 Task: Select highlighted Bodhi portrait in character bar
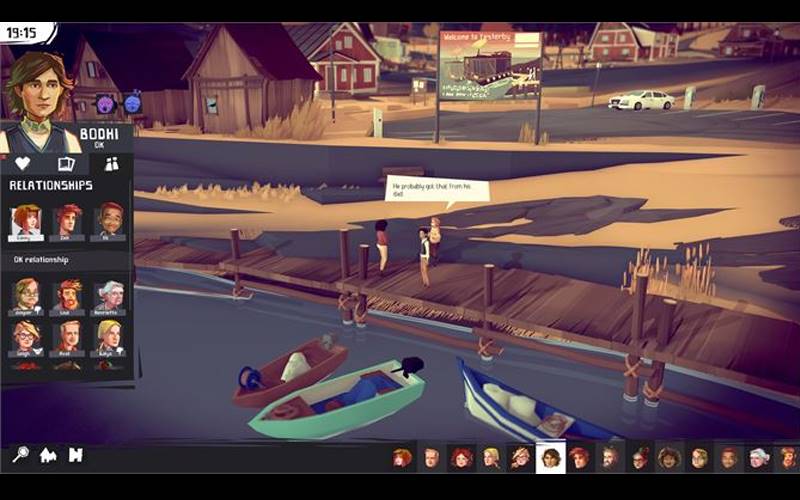[550, 457]
